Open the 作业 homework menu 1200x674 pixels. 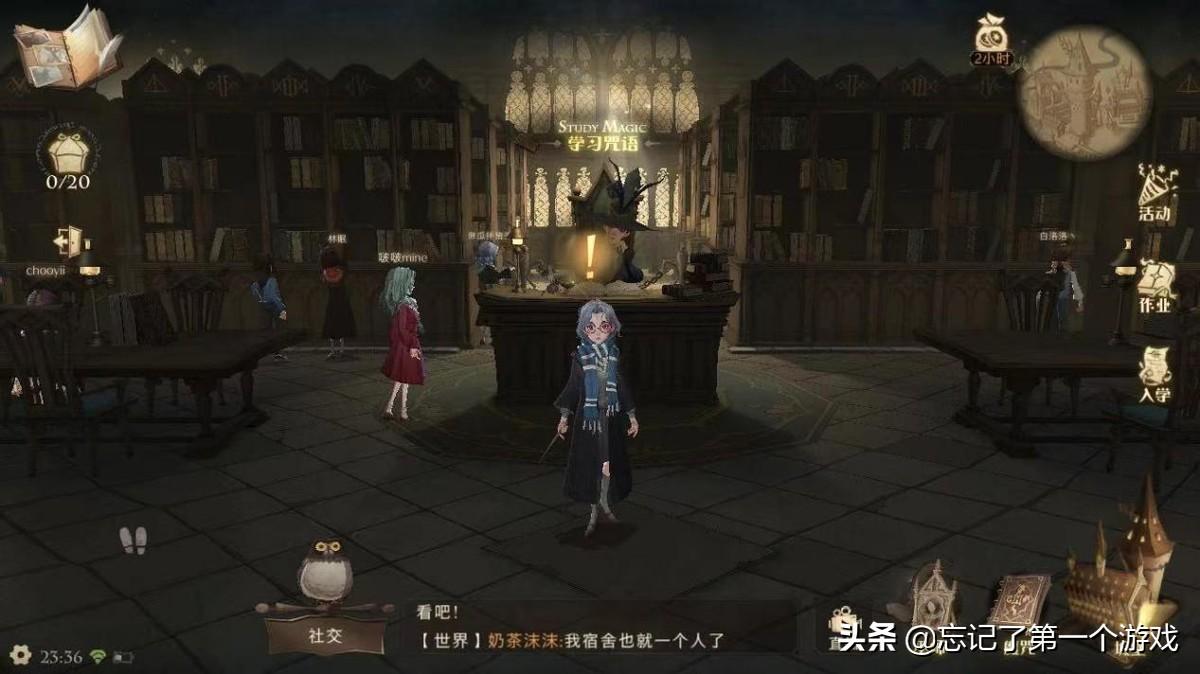point(1154,287)
